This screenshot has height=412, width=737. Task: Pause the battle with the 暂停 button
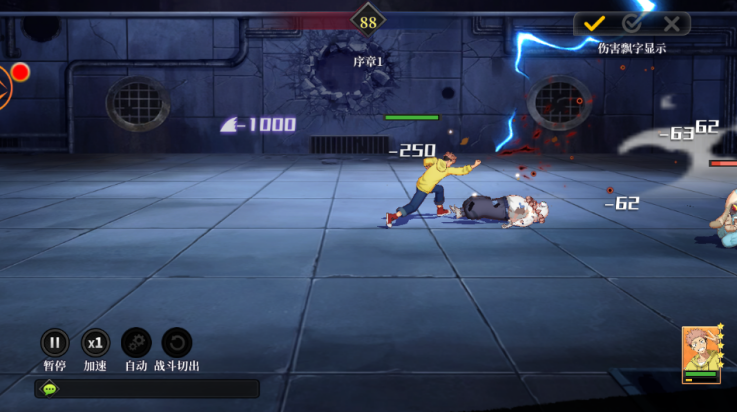(x=55, y=343)
